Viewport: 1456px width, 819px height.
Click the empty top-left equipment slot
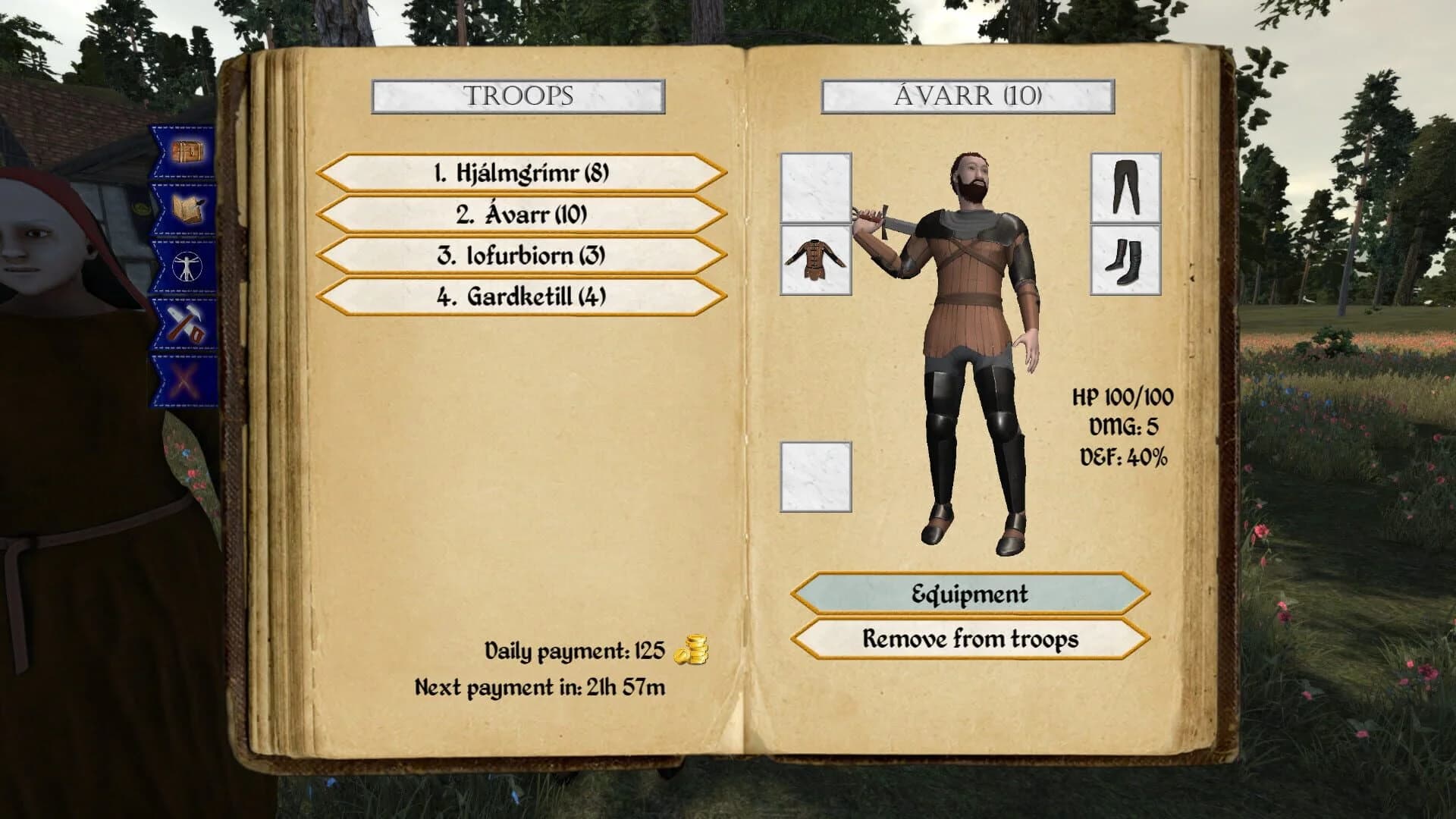tap(814, 186)
